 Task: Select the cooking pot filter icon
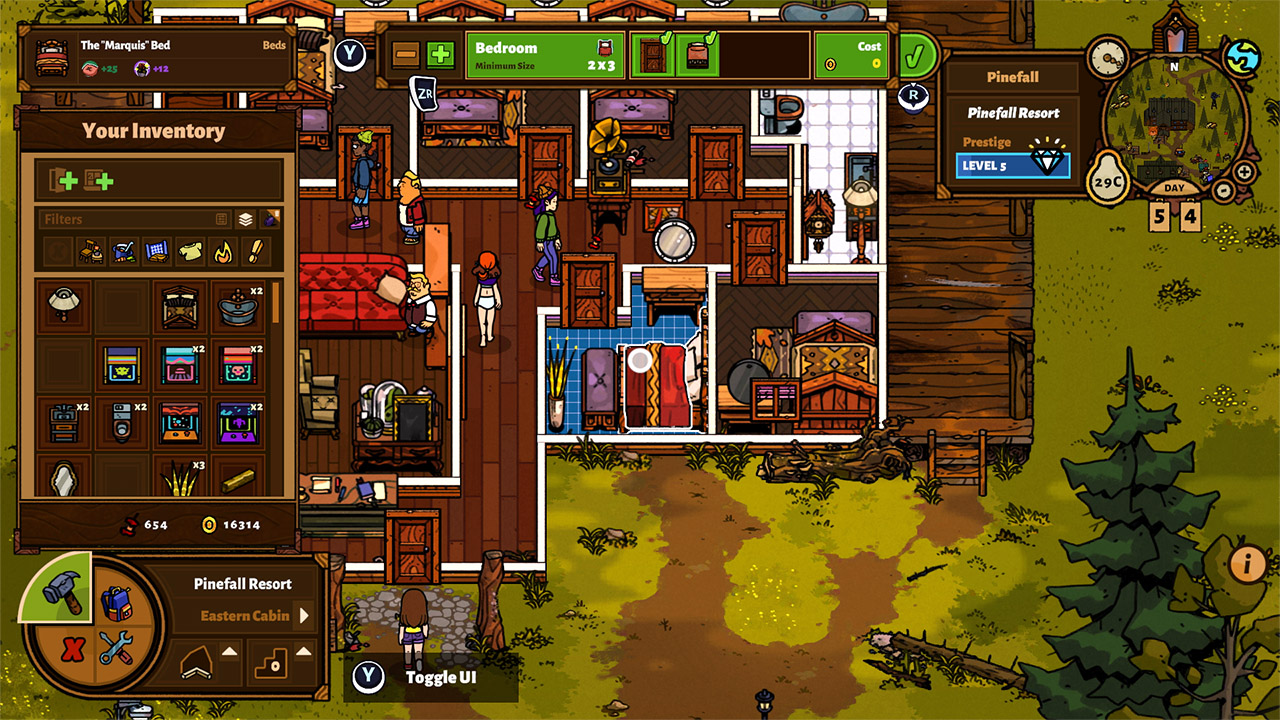pyautogui.click(x=125, y=250)
